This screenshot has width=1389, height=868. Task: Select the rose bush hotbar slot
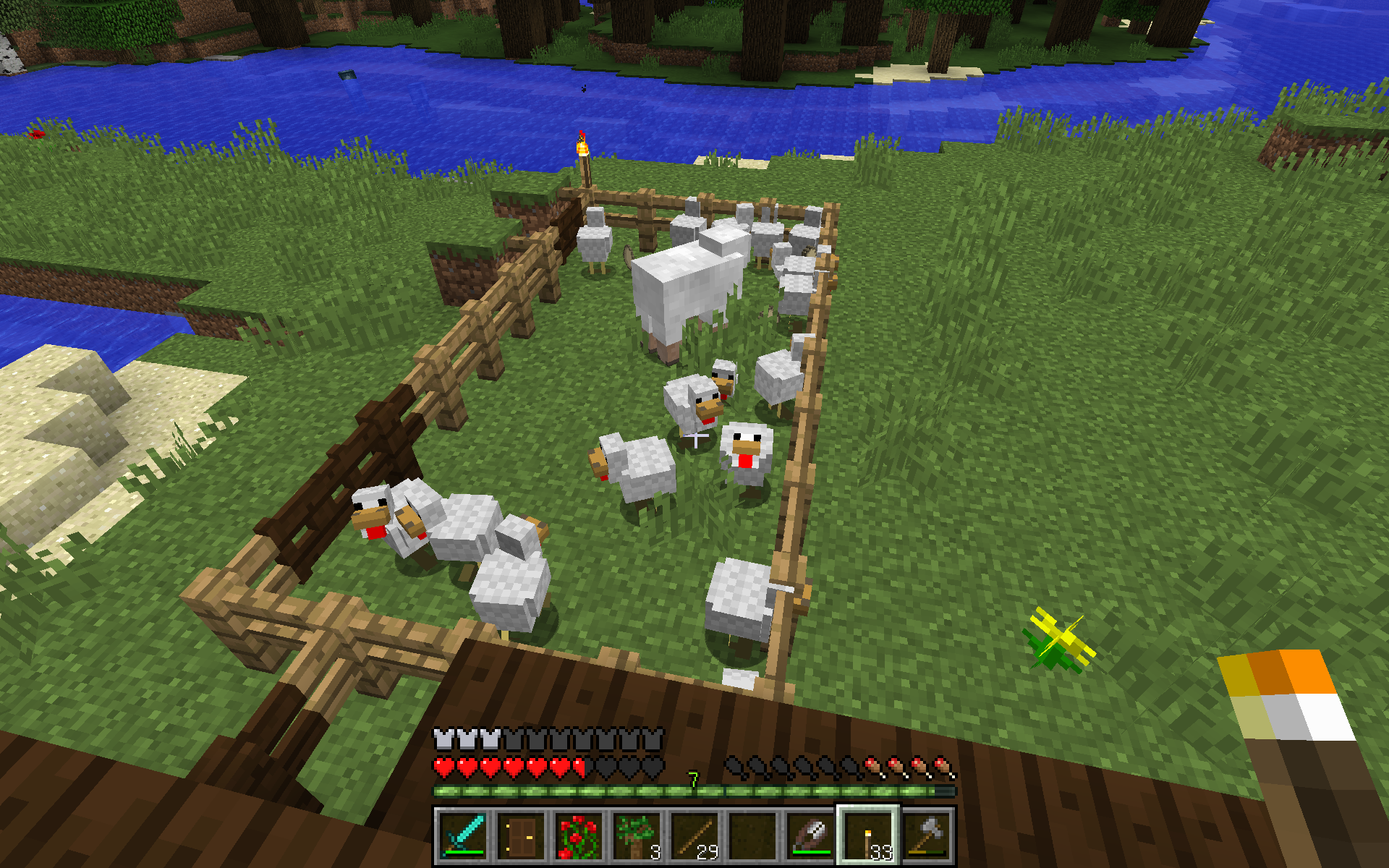pos(579,835)
